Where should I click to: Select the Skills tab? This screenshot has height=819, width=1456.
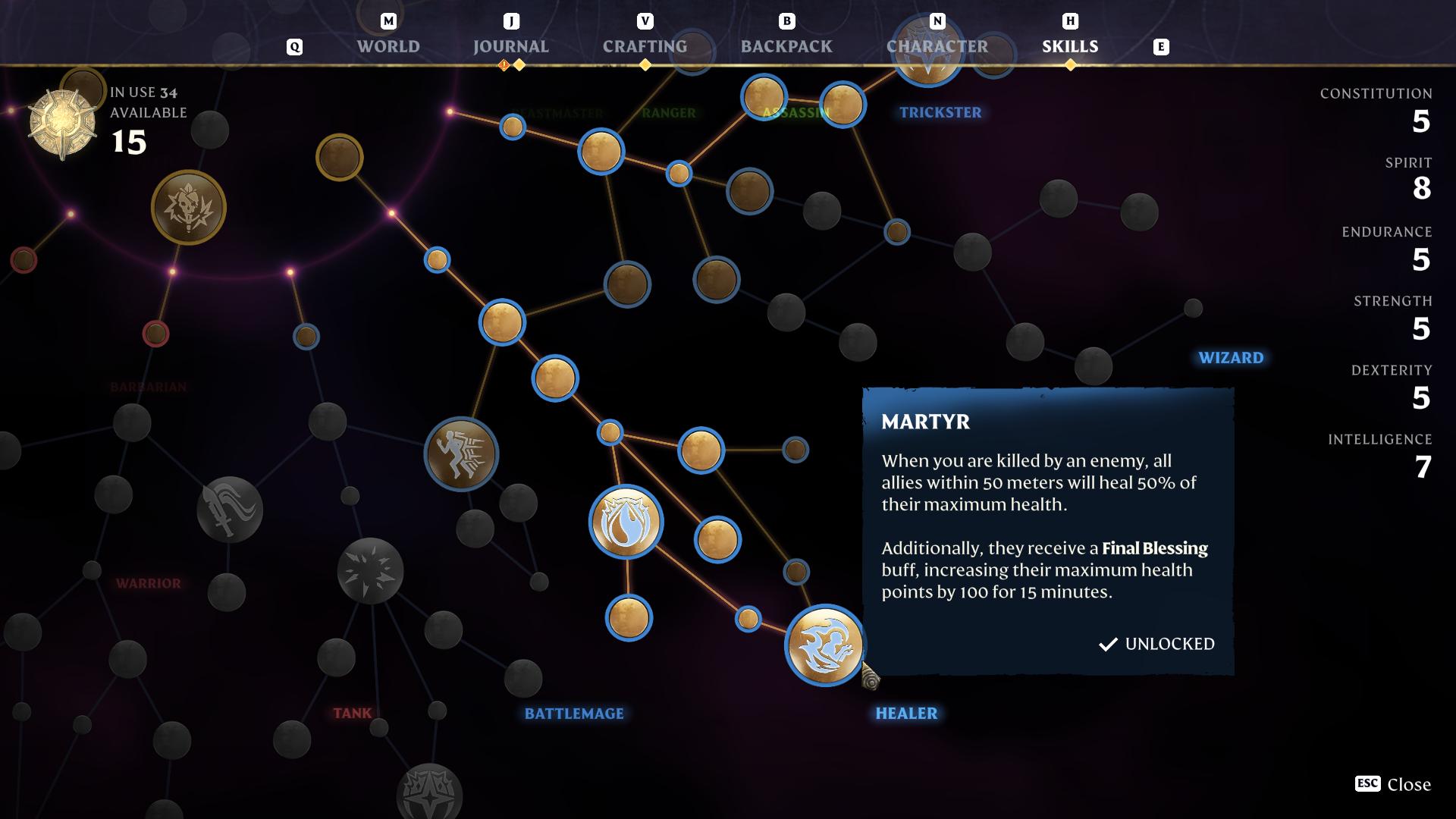click(1069, 46)
